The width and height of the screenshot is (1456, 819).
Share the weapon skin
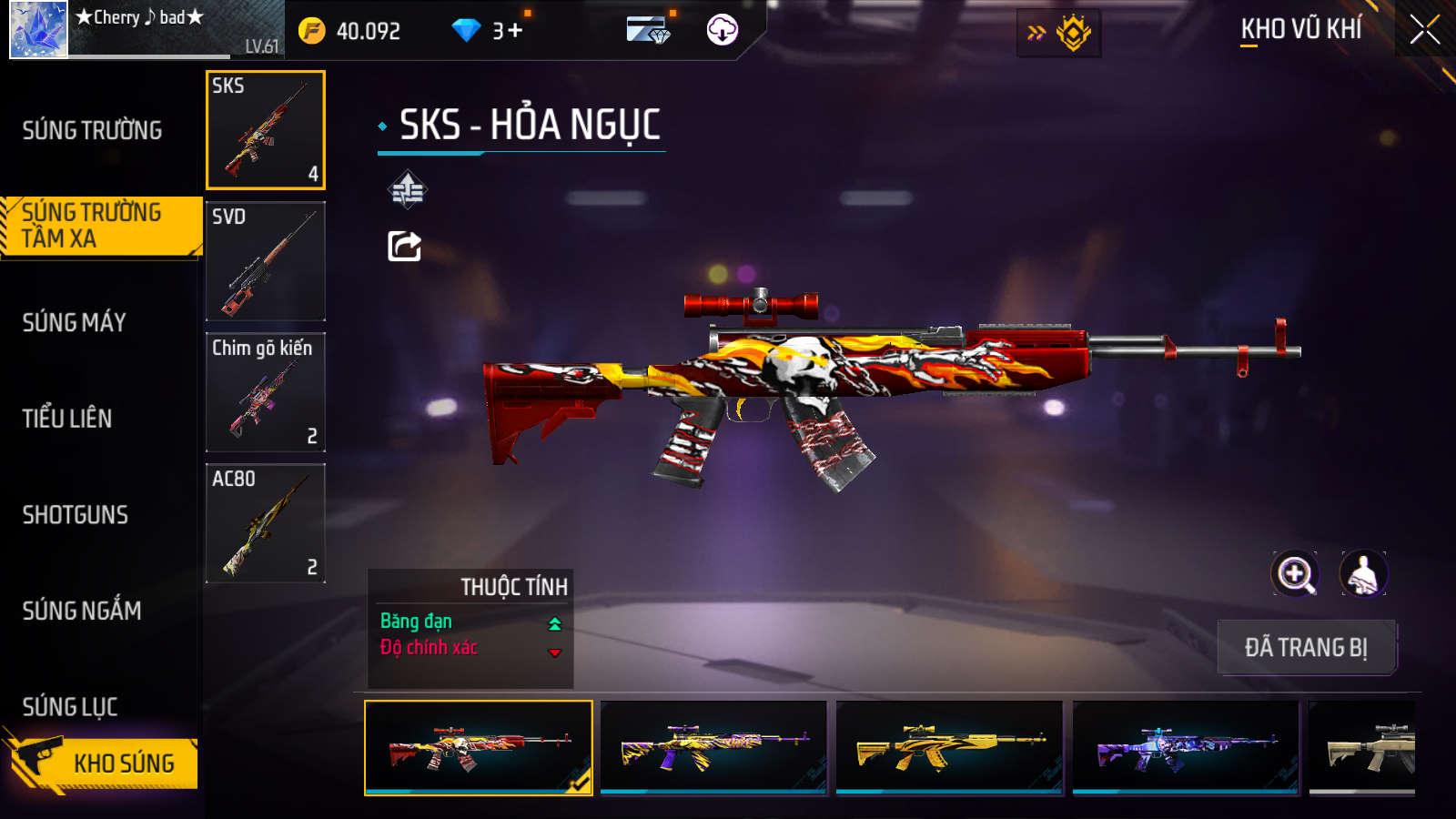click(x=405, y=246)
